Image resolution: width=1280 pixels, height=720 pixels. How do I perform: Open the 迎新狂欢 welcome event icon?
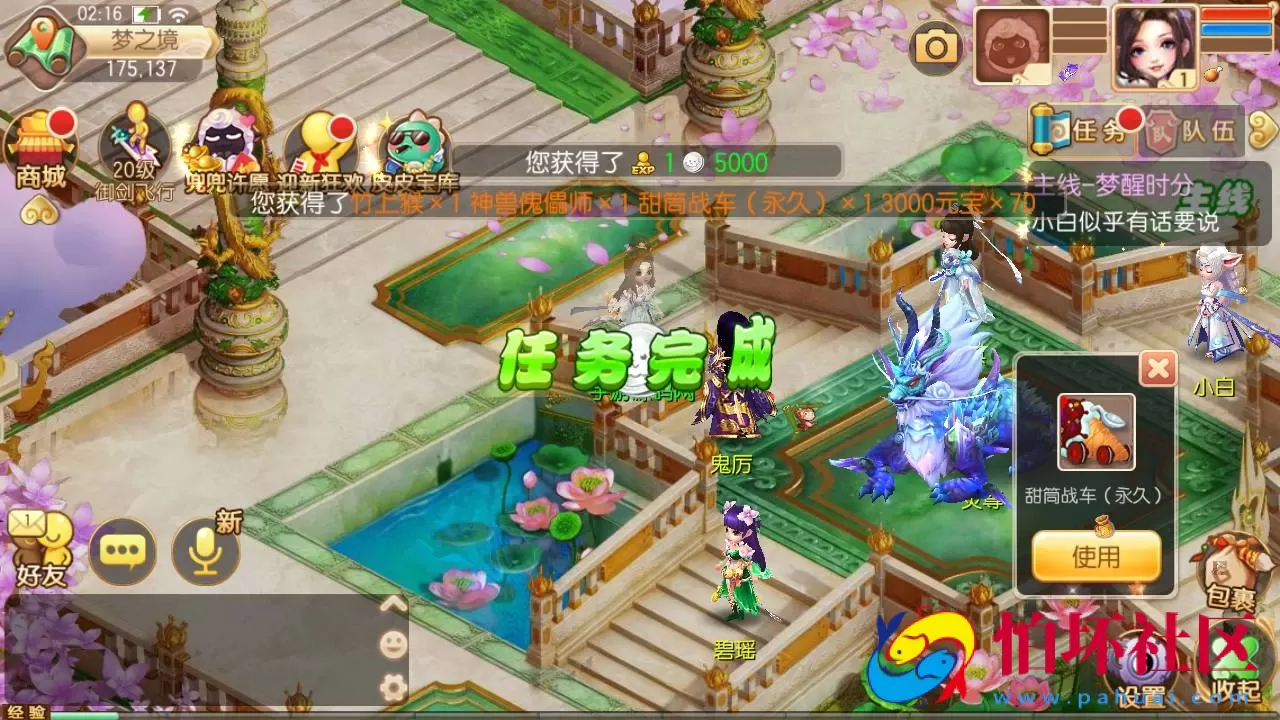click(320, 140)
